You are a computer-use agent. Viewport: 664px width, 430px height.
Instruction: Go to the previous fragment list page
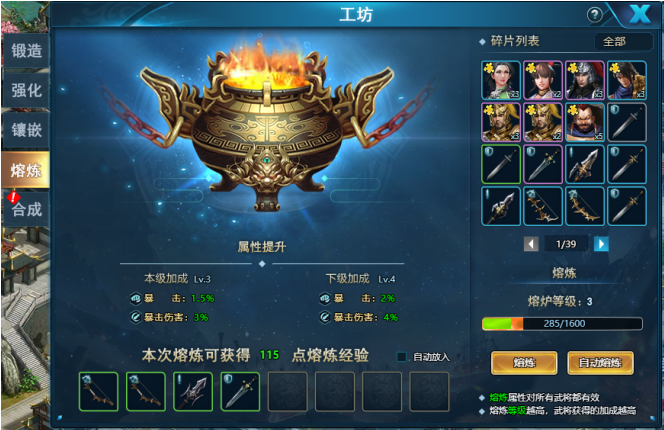coord(531,243)
